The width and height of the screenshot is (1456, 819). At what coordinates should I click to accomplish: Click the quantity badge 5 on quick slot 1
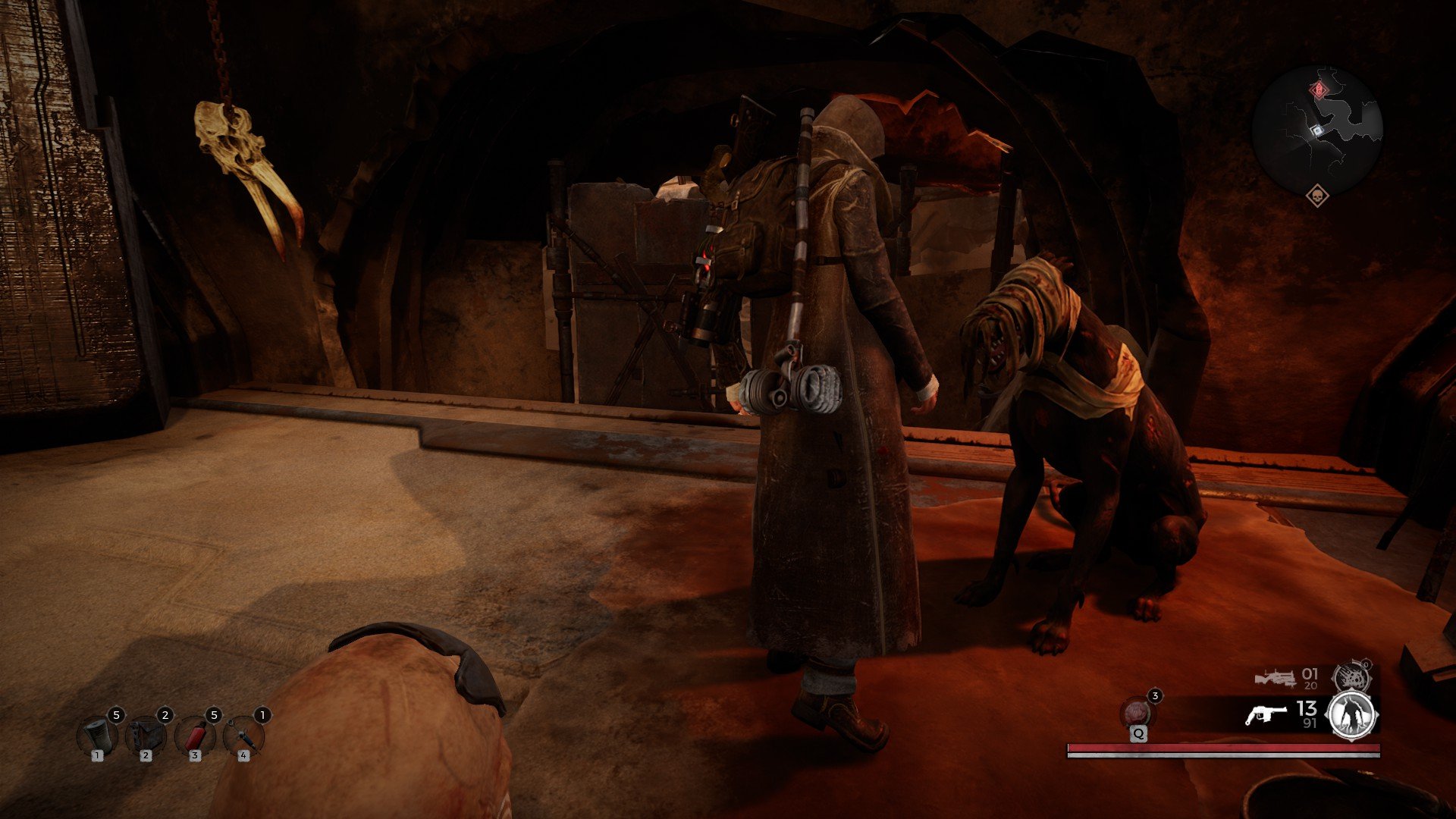tap(115, 715)
